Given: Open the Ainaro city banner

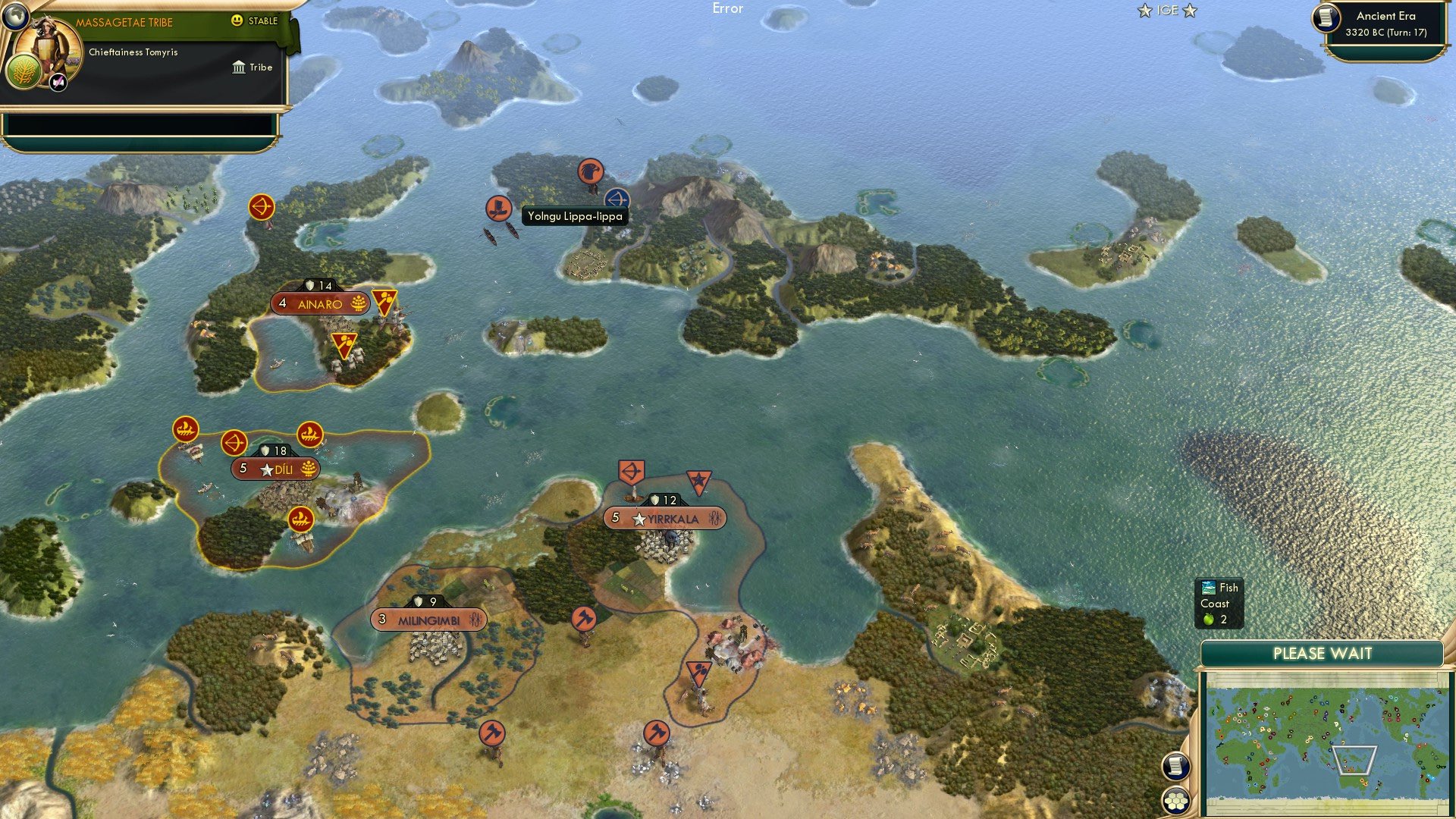Looking at the screenshot, I should click(321, 303).
